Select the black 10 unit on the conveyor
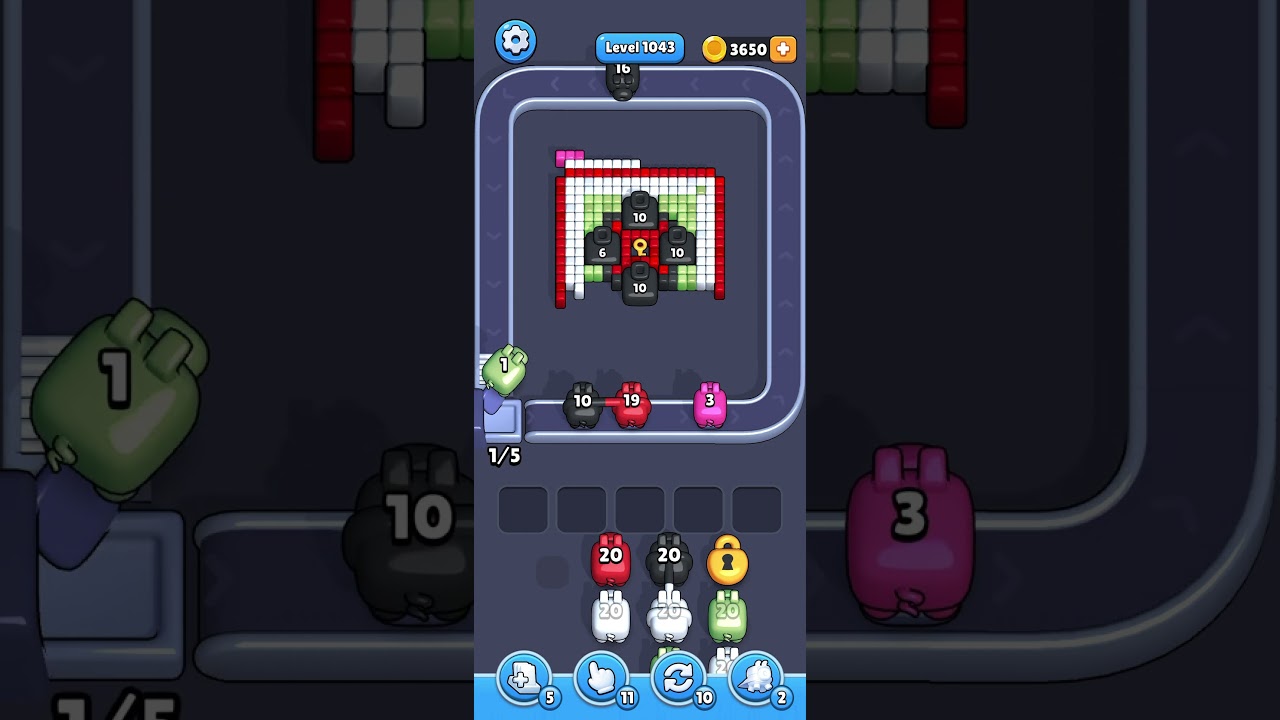The image size is (1280, 720). pos(582,401)
